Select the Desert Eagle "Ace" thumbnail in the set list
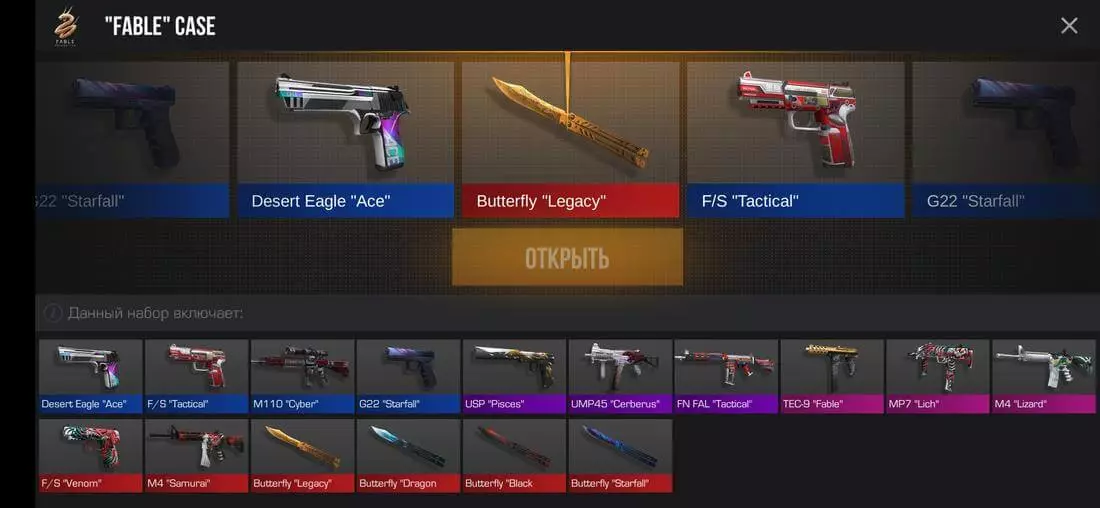 [91, 376]
